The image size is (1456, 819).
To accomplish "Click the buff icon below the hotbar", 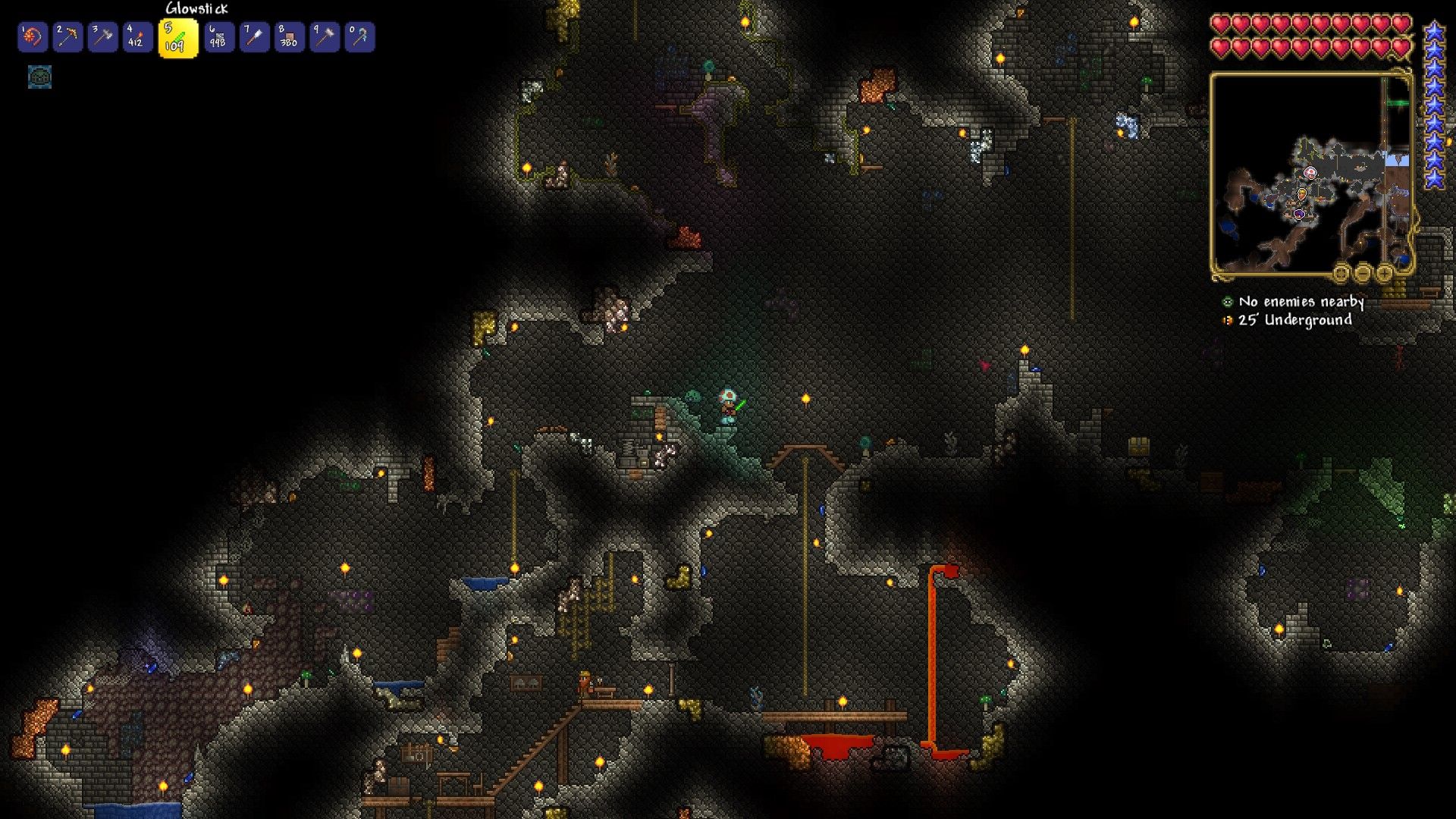I will [x=38, y=77].
